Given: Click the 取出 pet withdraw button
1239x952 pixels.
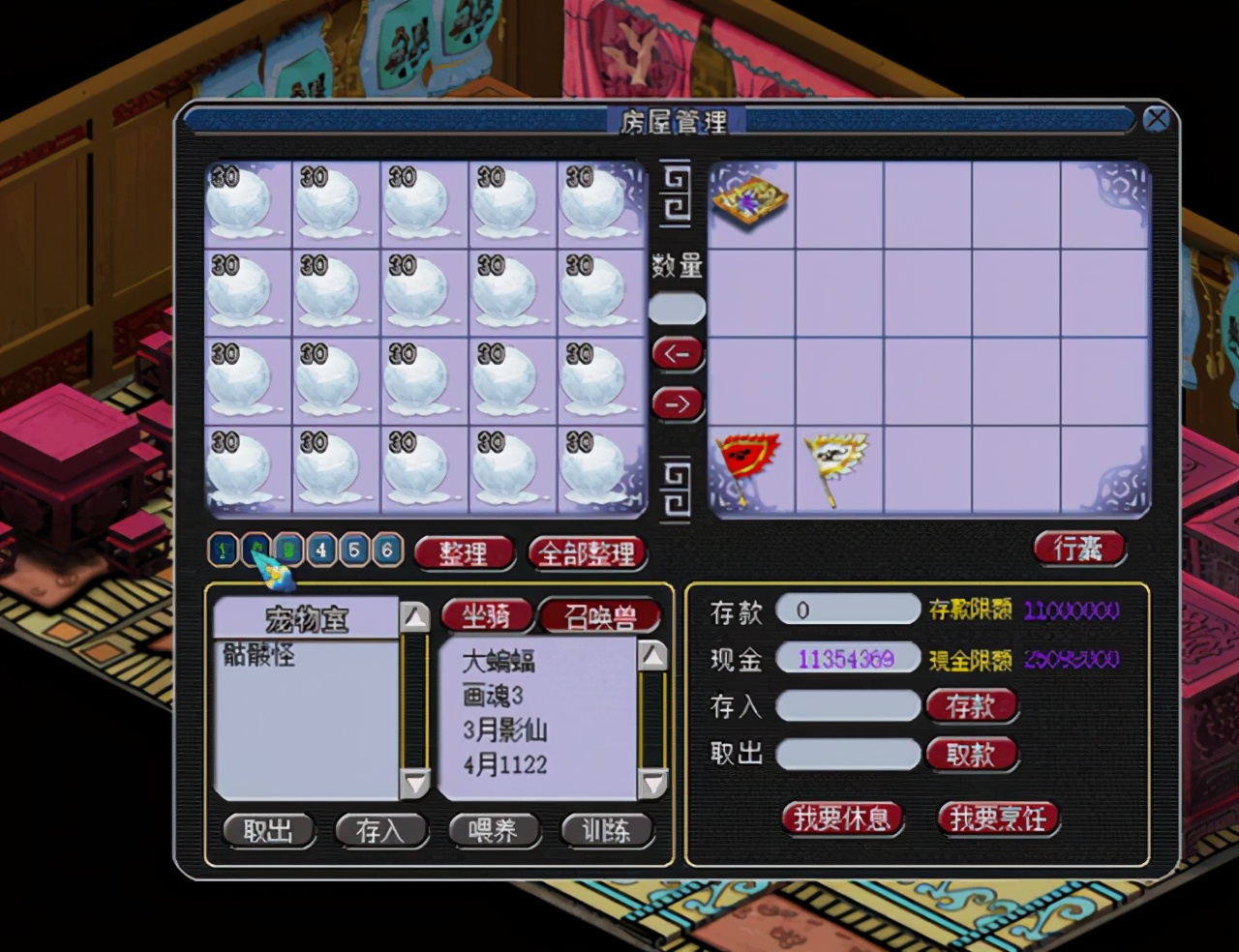Looking at the screenshot, I should click(x=268, y=830).
